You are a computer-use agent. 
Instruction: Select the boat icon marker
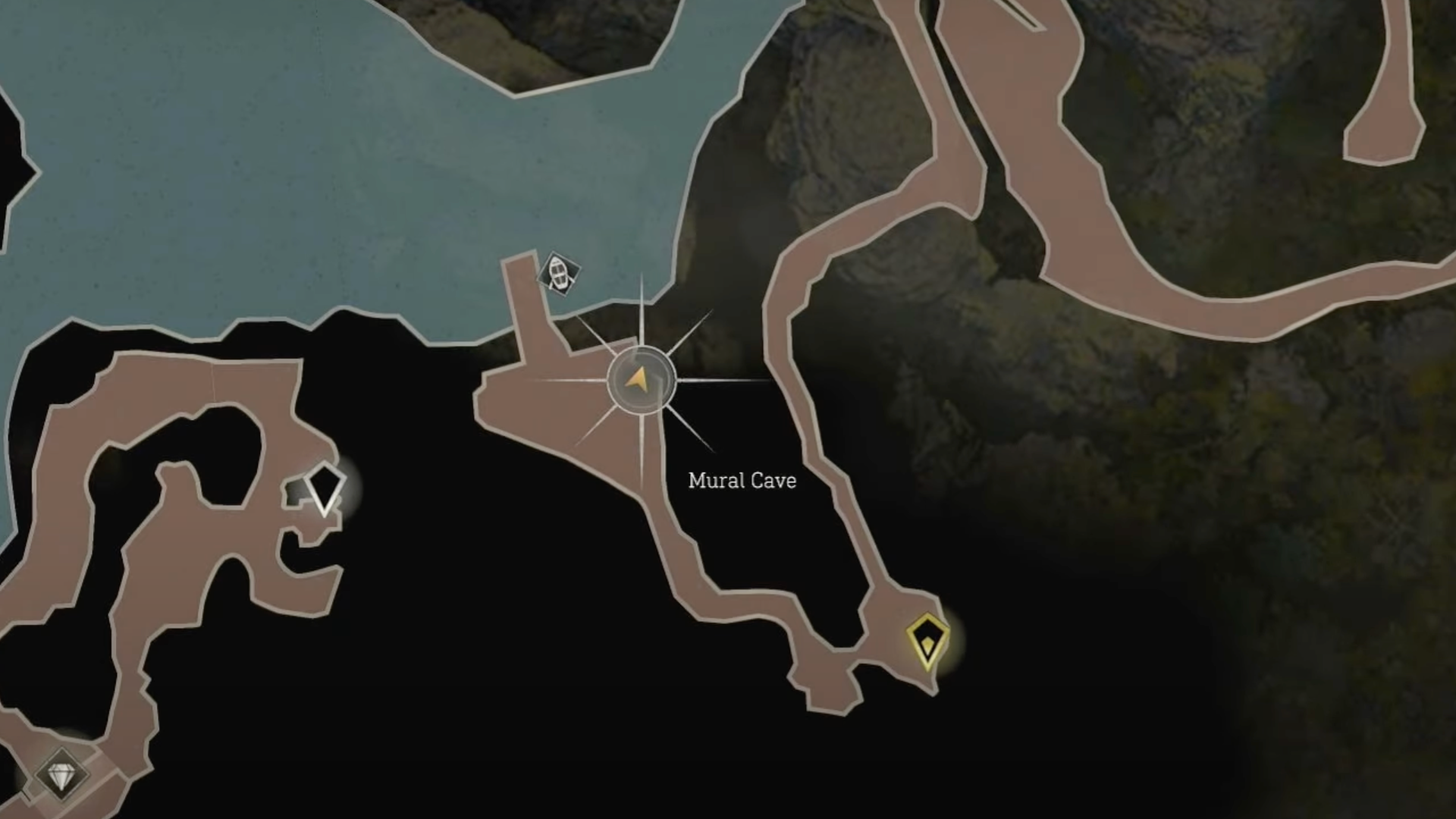tap(559, 274)
